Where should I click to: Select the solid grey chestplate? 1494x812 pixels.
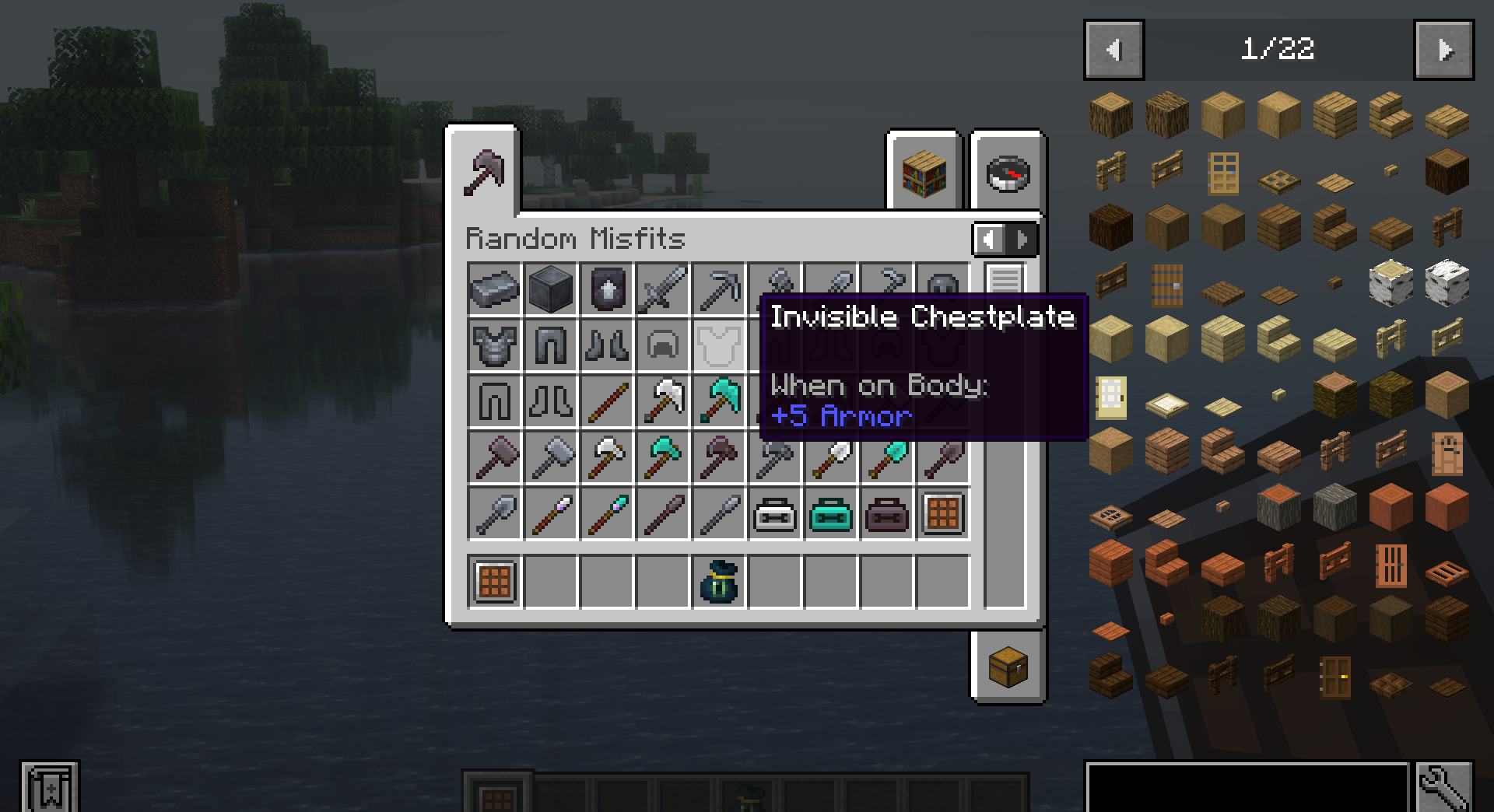495,345
